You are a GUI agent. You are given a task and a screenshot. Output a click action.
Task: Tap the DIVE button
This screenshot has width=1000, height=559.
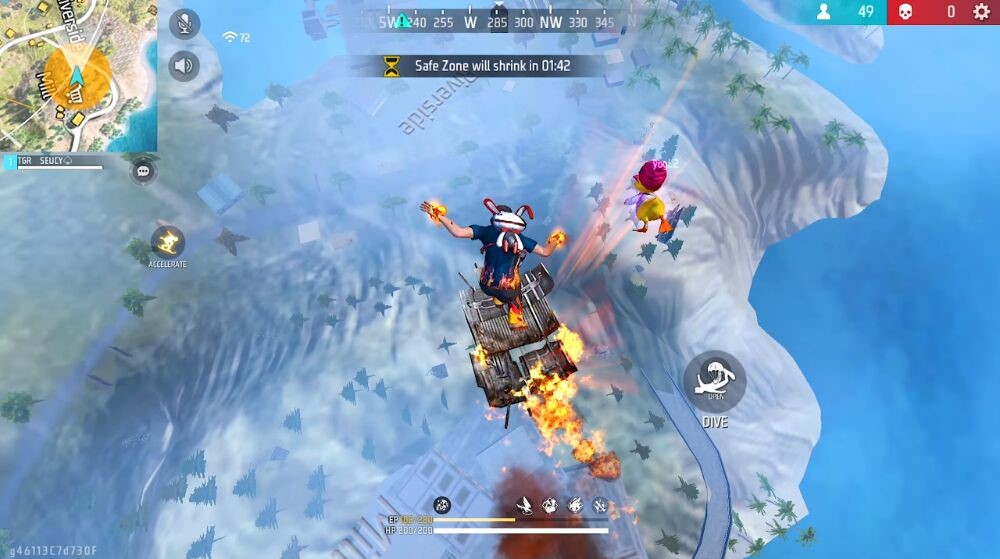pyautogui.click(x=714, y=382)
